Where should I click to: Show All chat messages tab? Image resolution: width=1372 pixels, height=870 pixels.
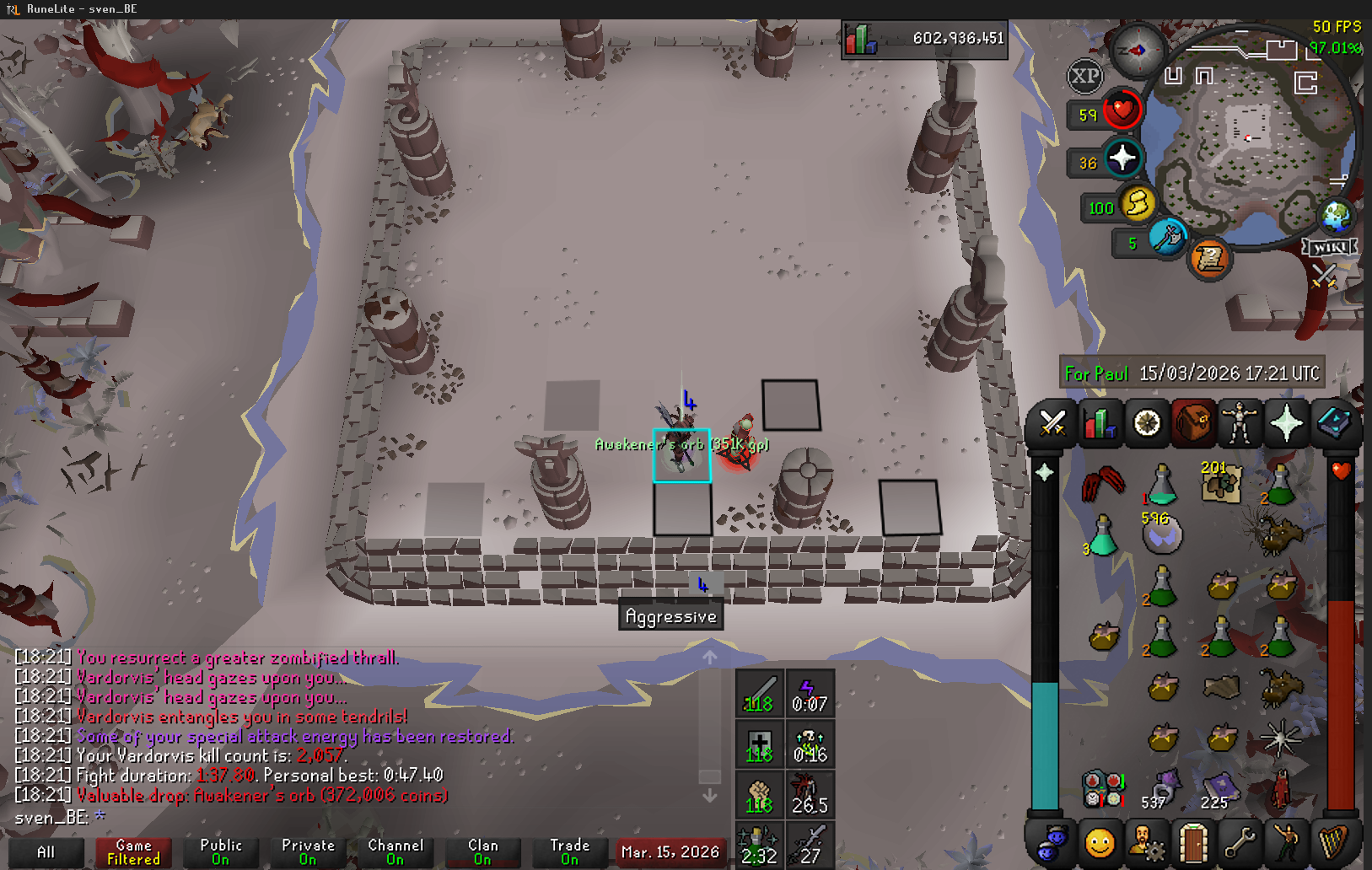click(46, 852)
